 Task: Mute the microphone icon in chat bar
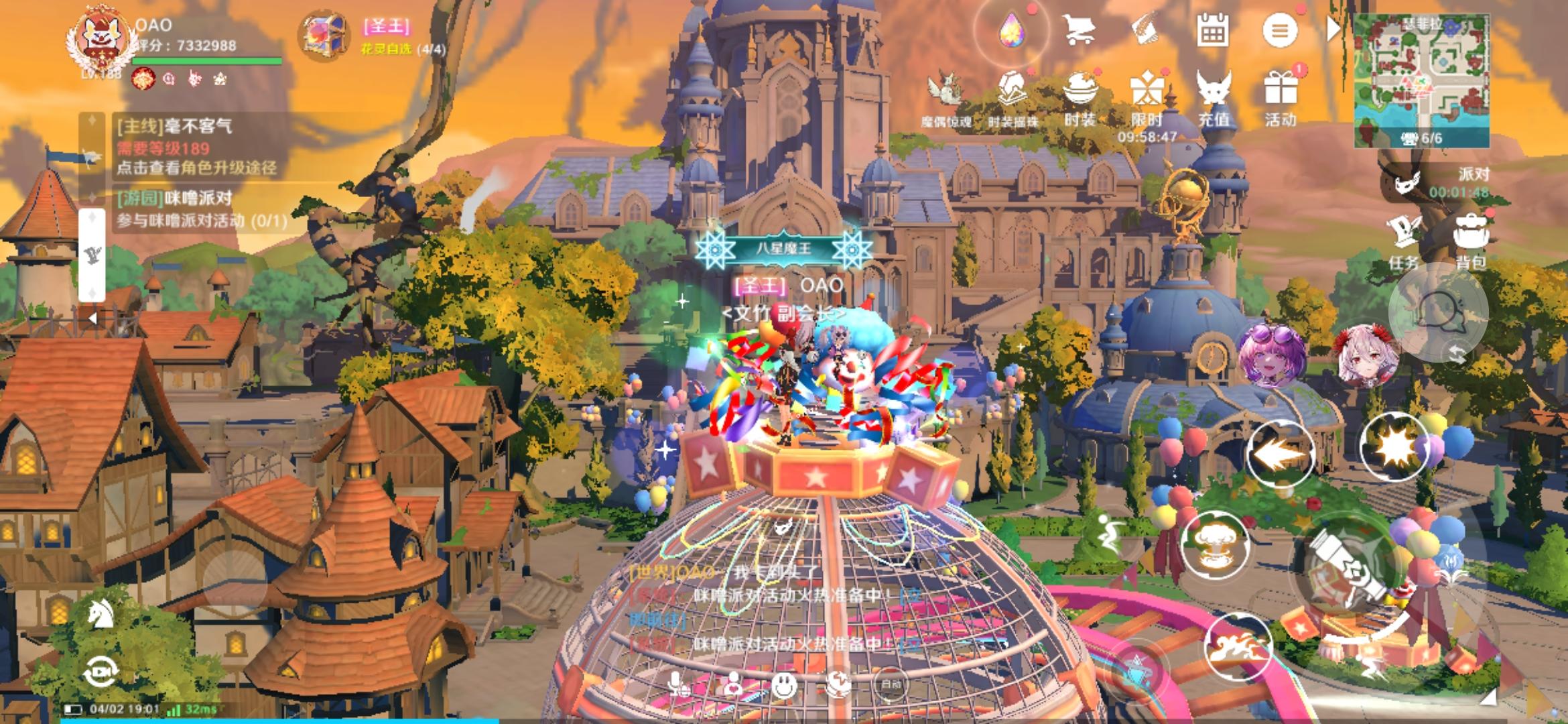coord(675,684)
